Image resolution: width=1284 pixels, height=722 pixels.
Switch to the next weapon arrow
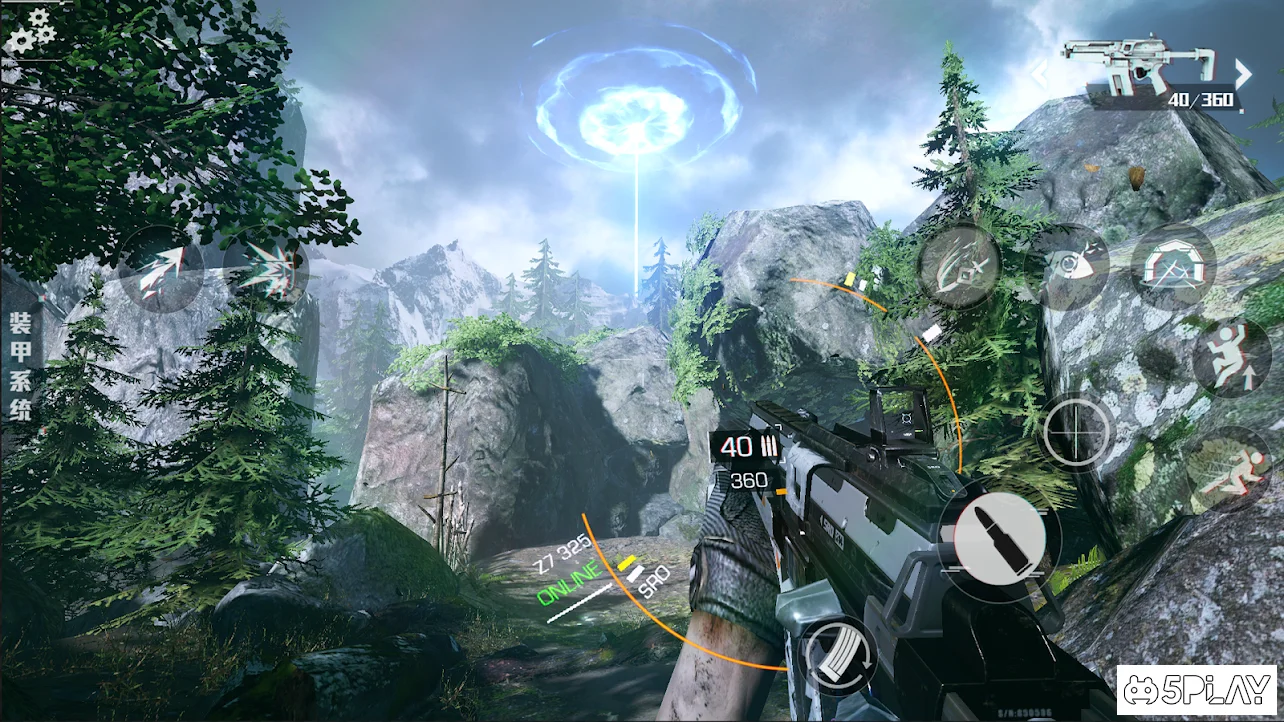coord(1243,72)
